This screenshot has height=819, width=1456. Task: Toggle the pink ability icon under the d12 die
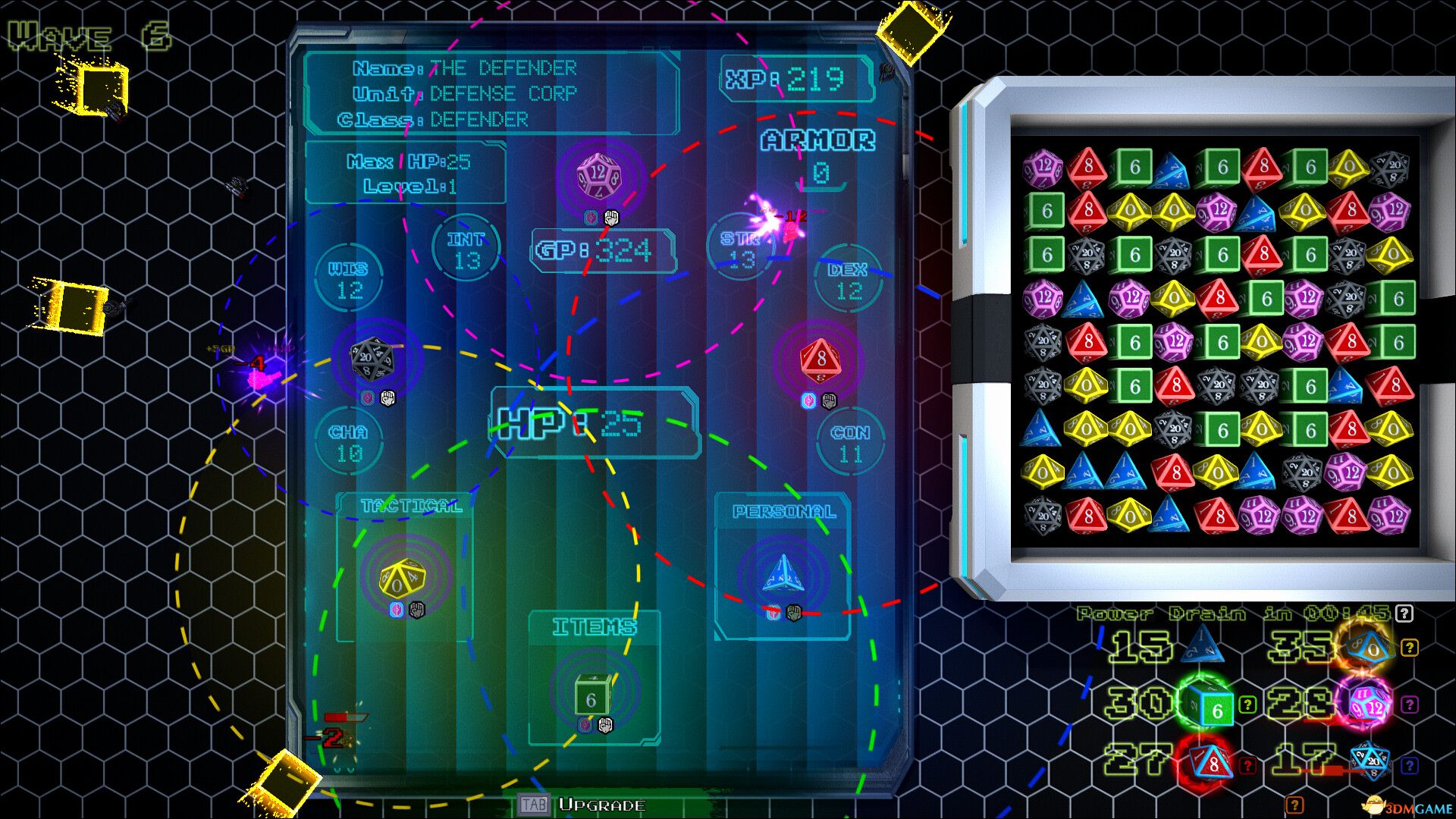(589, 216)
